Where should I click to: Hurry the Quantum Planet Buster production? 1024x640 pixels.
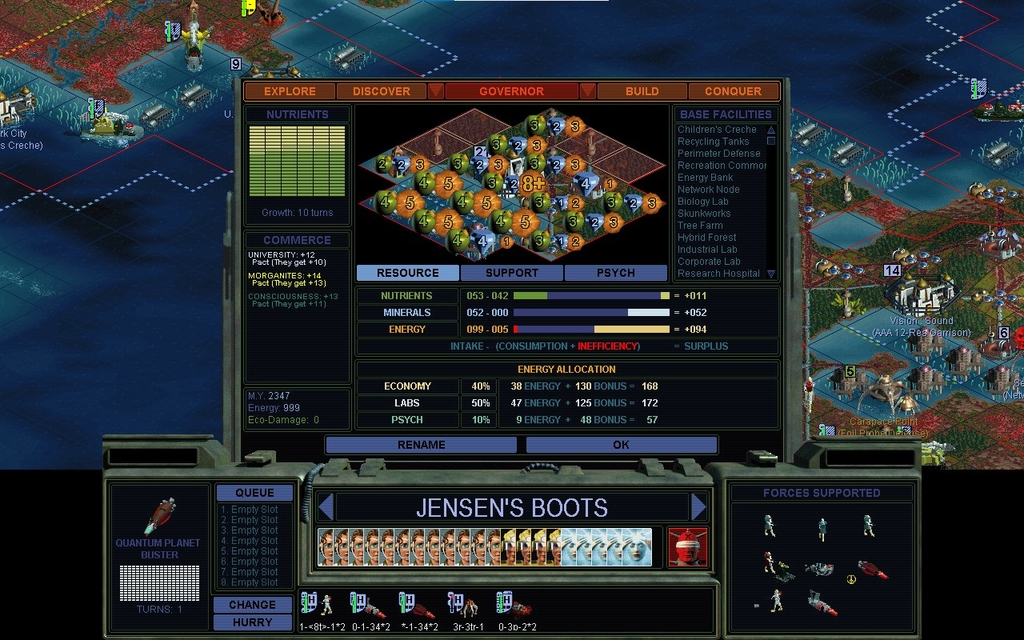click(x=252, y=622)
